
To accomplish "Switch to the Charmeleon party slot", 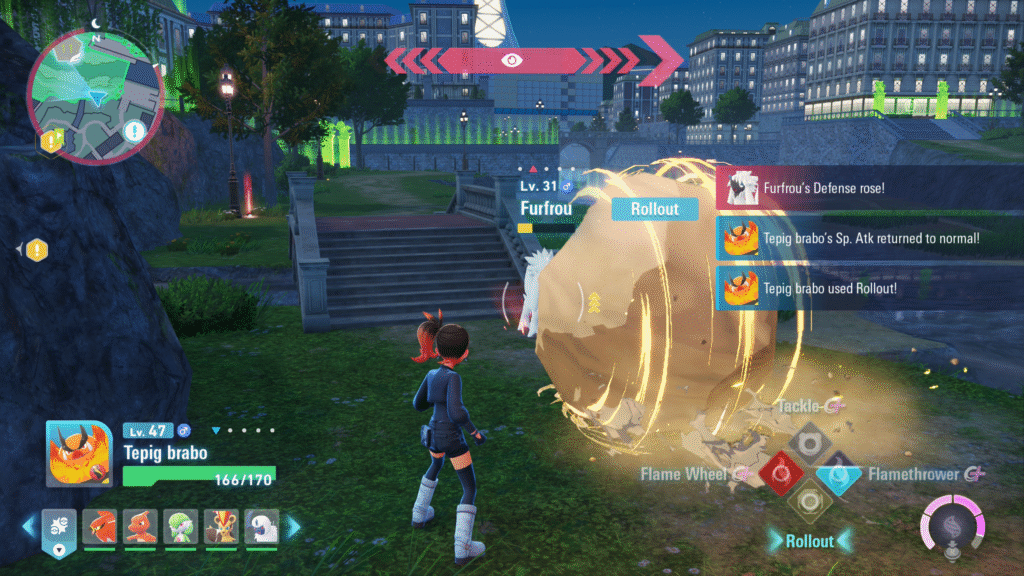I will pyautogui.click(x=140, y=524).
